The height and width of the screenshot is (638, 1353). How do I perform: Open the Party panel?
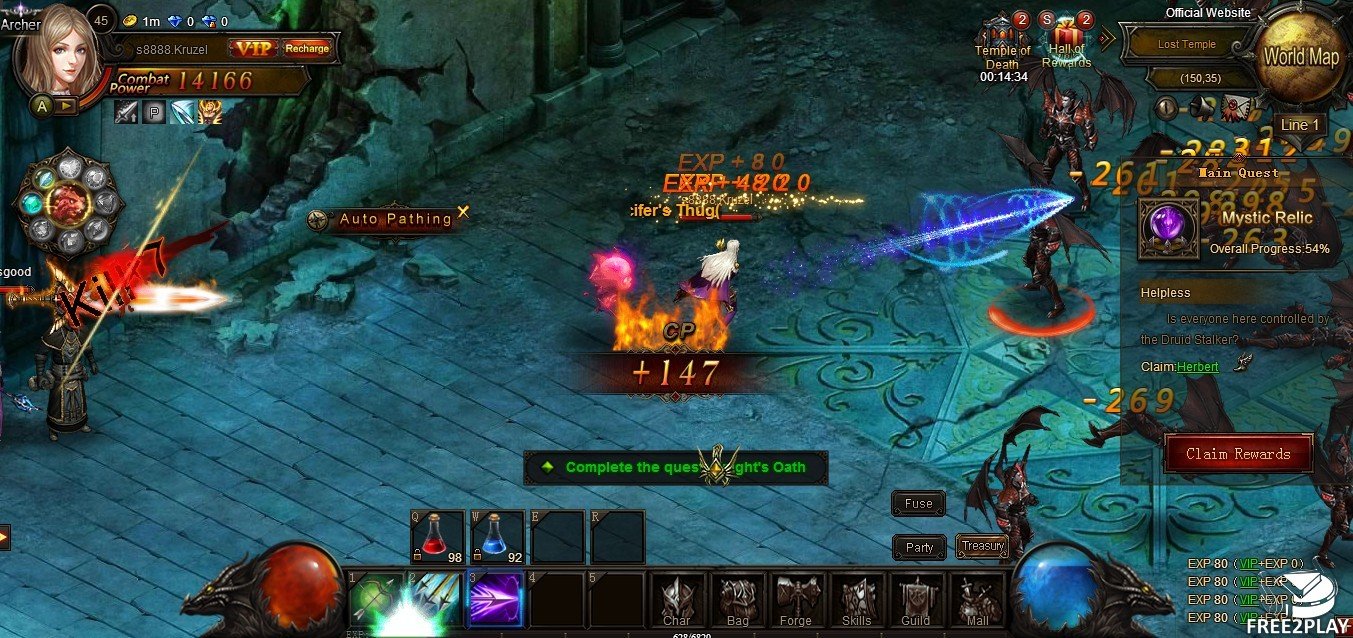(919, 547)
